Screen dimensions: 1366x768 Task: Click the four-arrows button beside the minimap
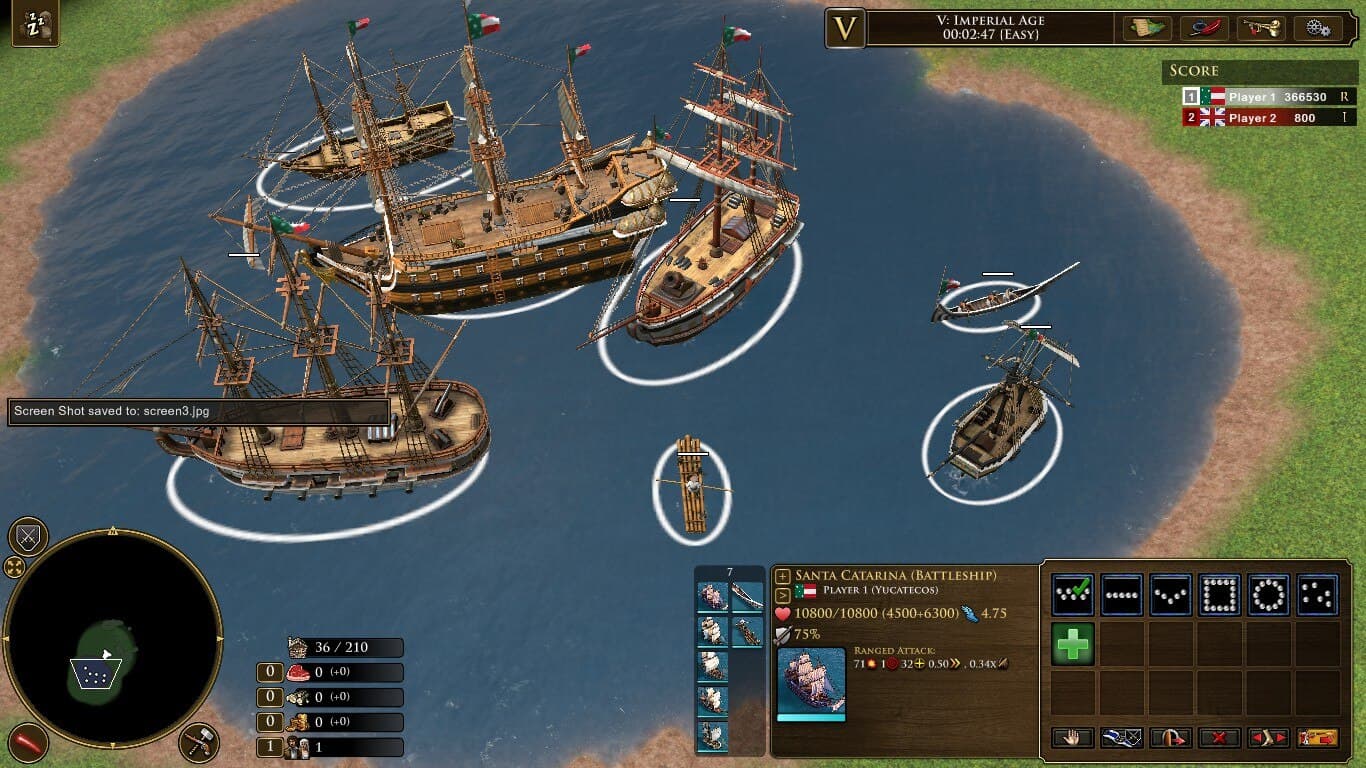[15, 568]
